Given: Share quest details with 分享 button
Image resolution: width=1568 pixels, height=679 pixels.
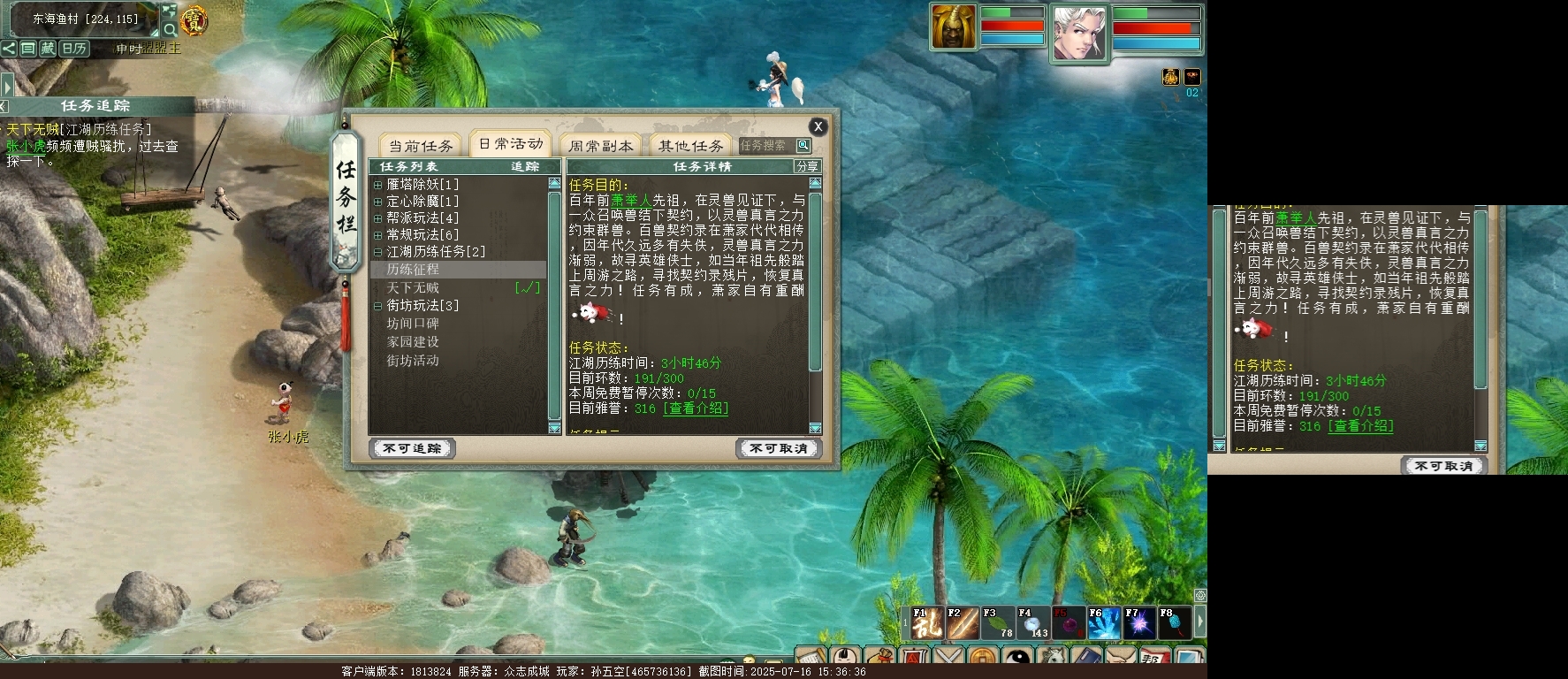Looking at the screenshot, I should tap(807, 166).
